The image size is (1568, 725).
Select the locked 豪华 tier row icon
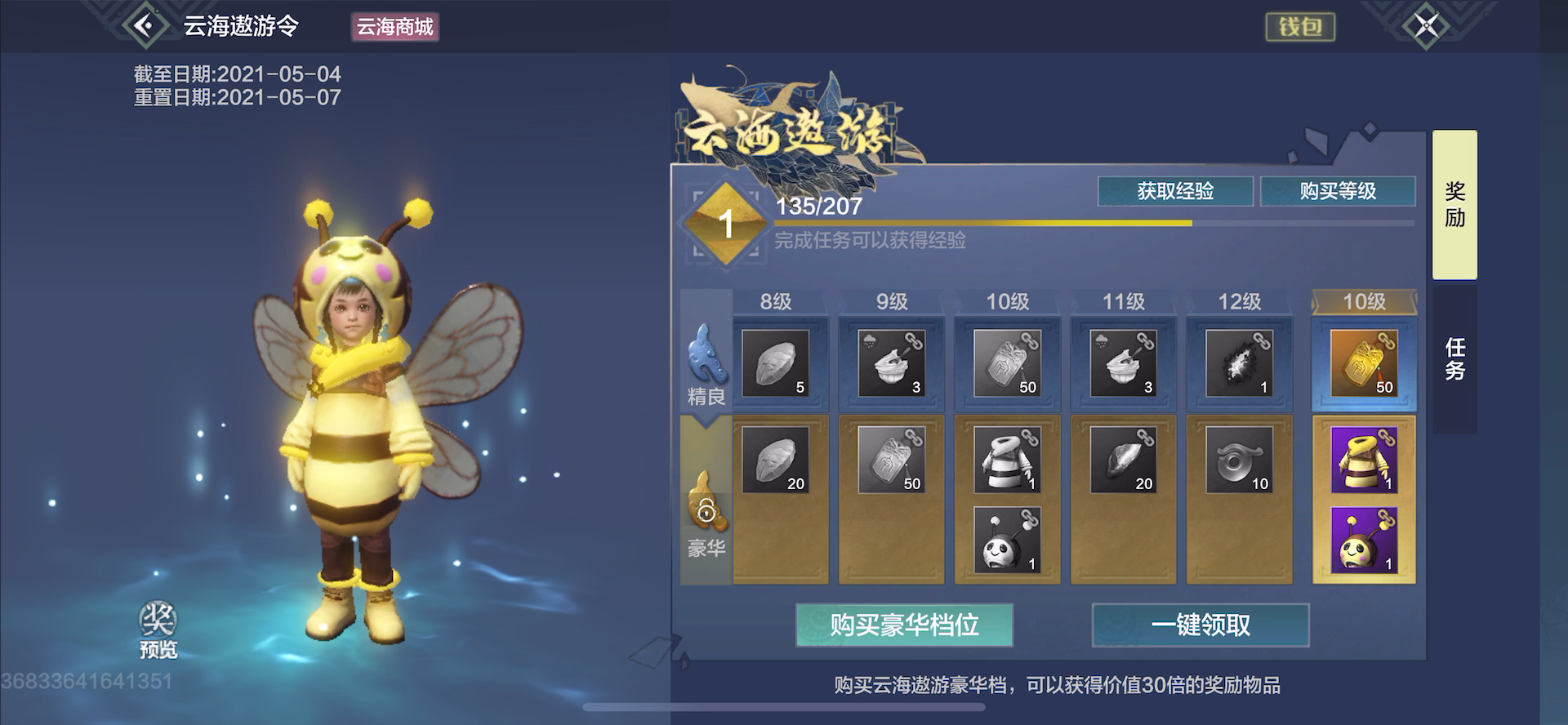tap(706, 513)
